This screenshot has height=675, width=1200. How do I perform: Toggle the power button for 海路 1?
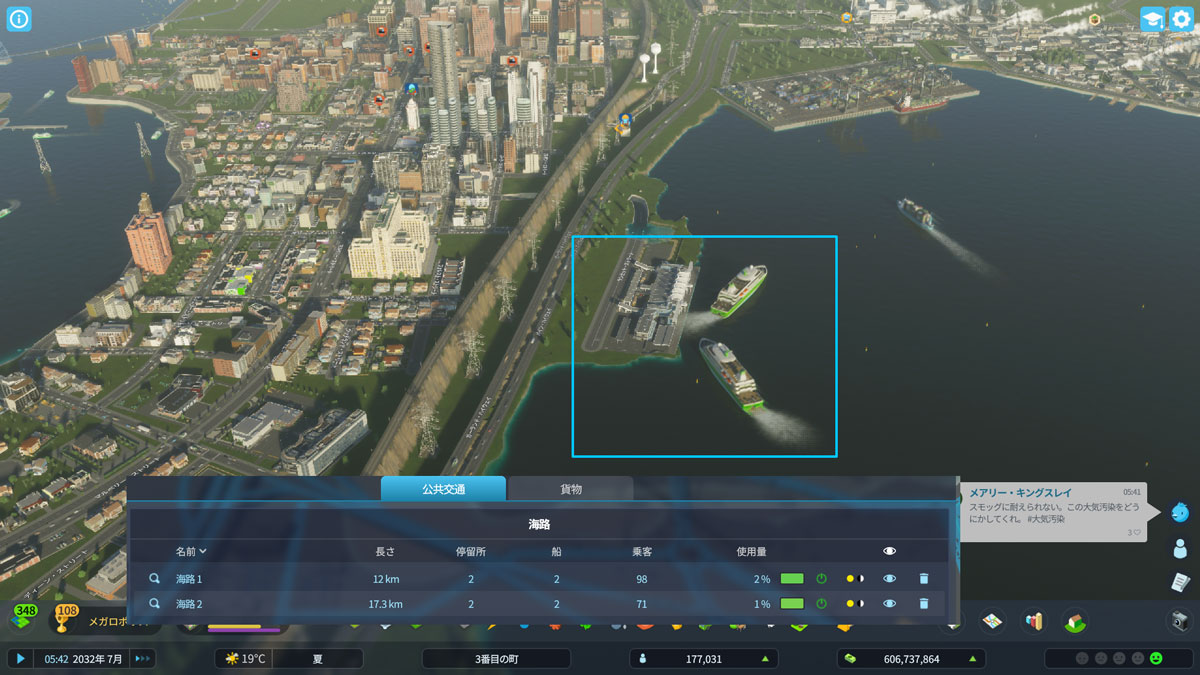(821, 579)
